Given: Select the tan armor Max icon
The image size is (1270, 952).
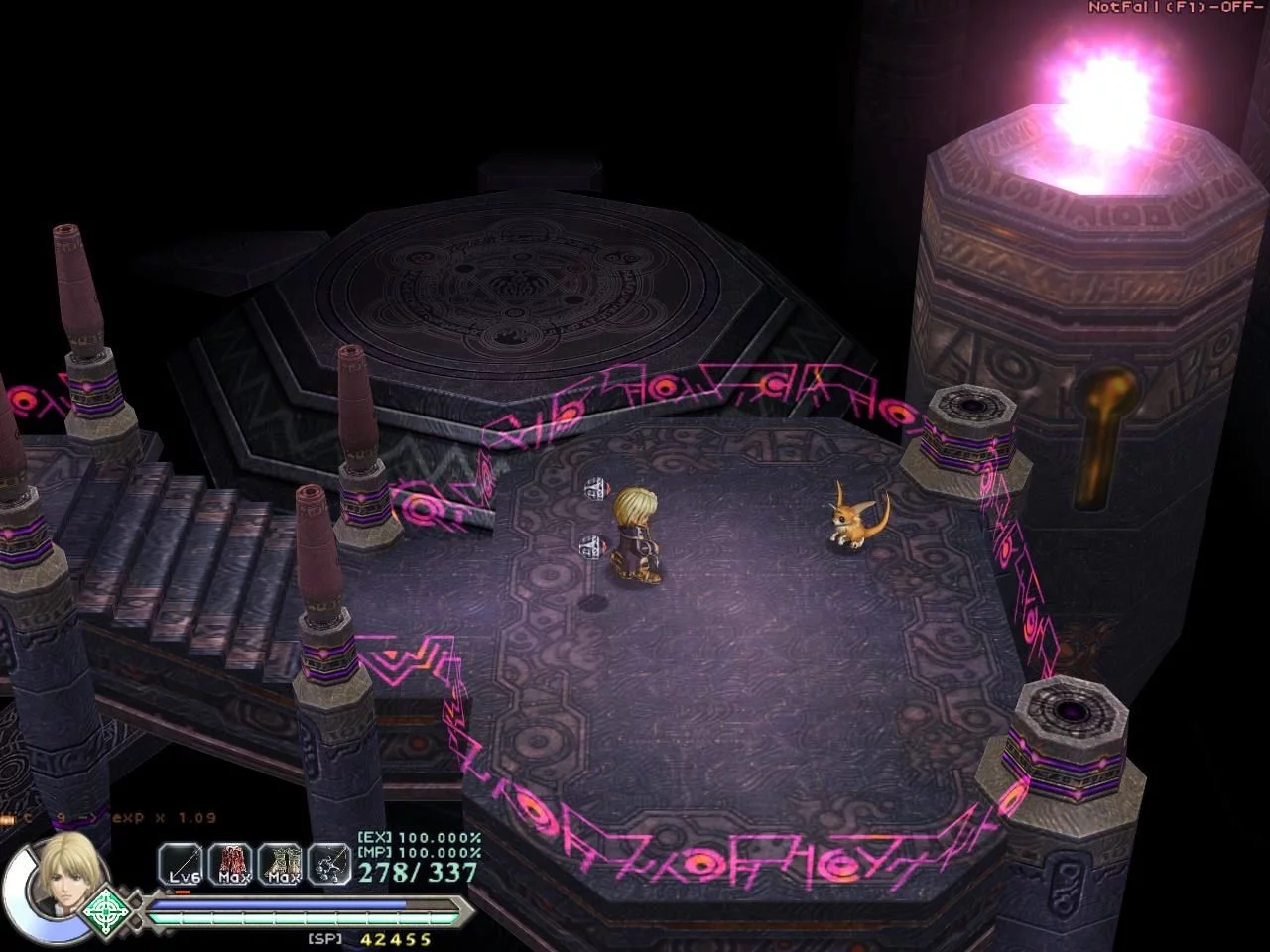Looking at the screenshot, I should pos(281,864).
